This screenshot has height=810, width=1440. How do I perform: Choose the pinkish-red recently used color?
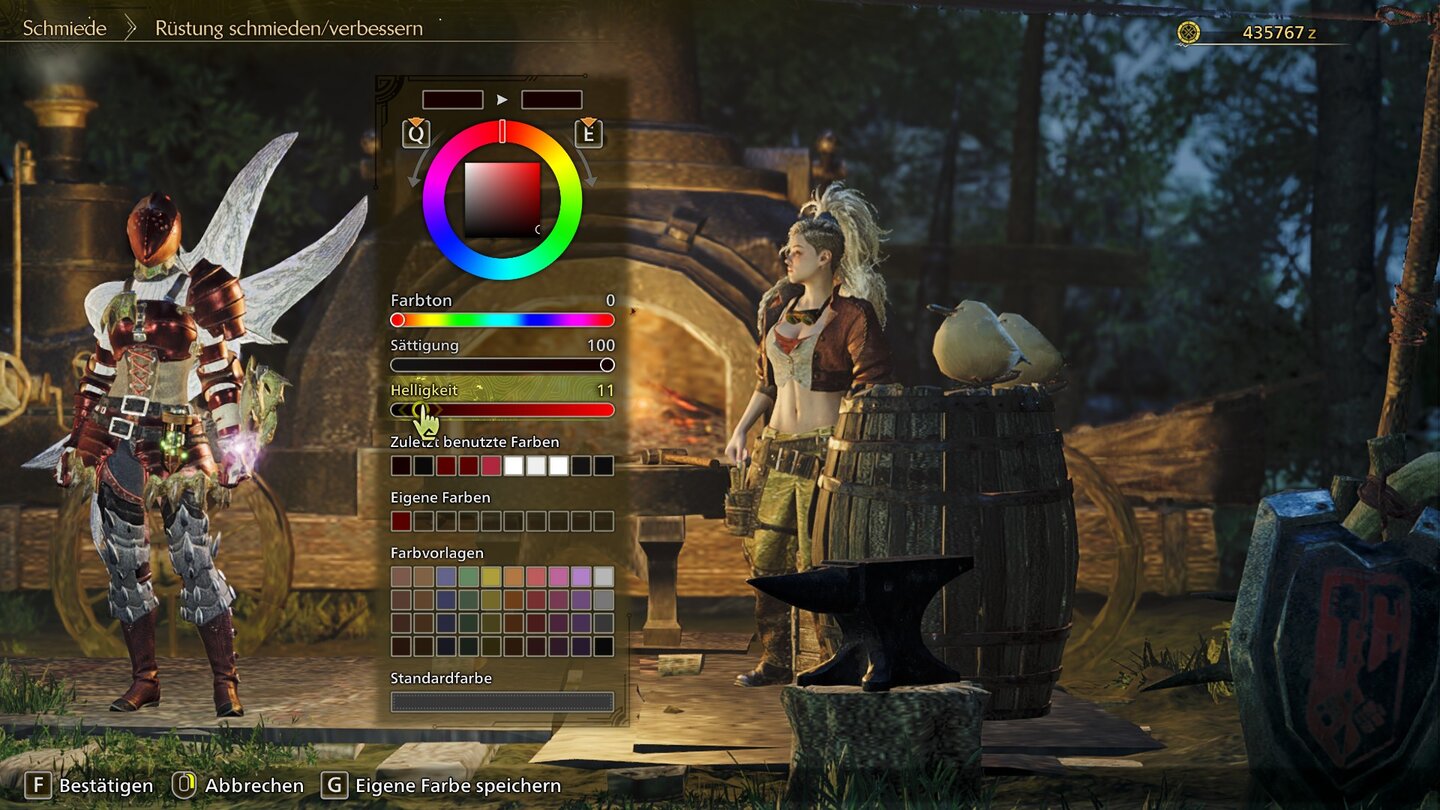click(491, 466)
